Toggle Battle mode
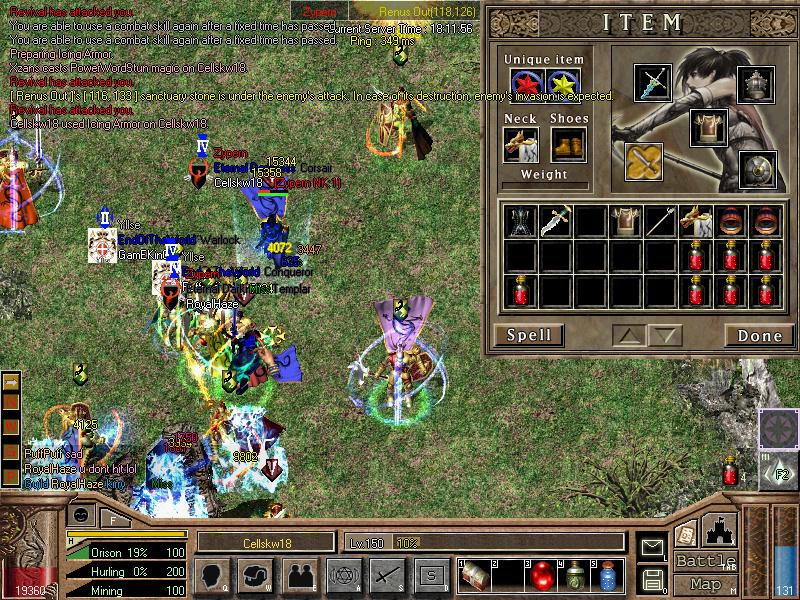 tap(706, 561)
